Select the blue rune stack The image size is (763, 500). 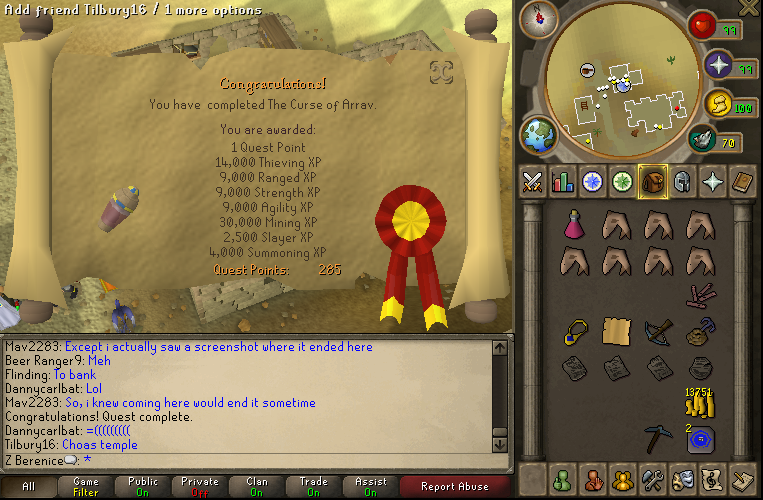pos(699,437)
